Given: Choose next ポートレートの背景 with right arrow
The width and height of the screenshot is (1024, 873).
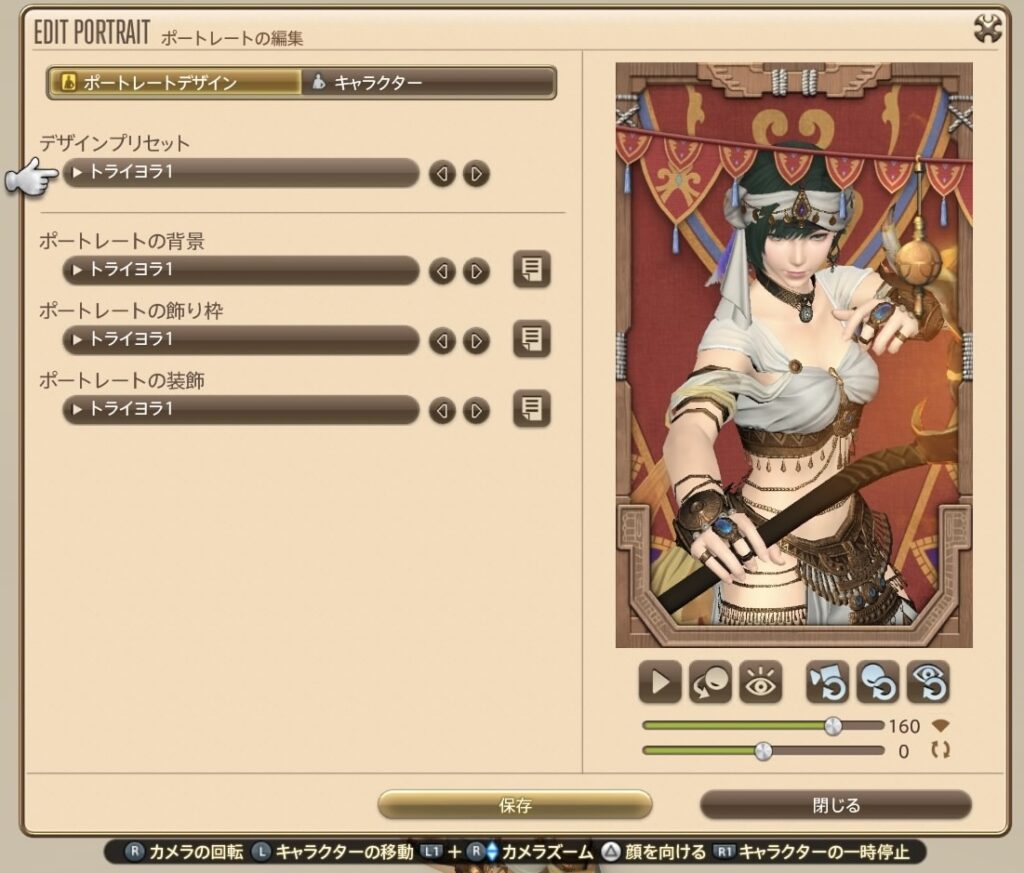Looking at the screenshot, I should tap(477, 271).
